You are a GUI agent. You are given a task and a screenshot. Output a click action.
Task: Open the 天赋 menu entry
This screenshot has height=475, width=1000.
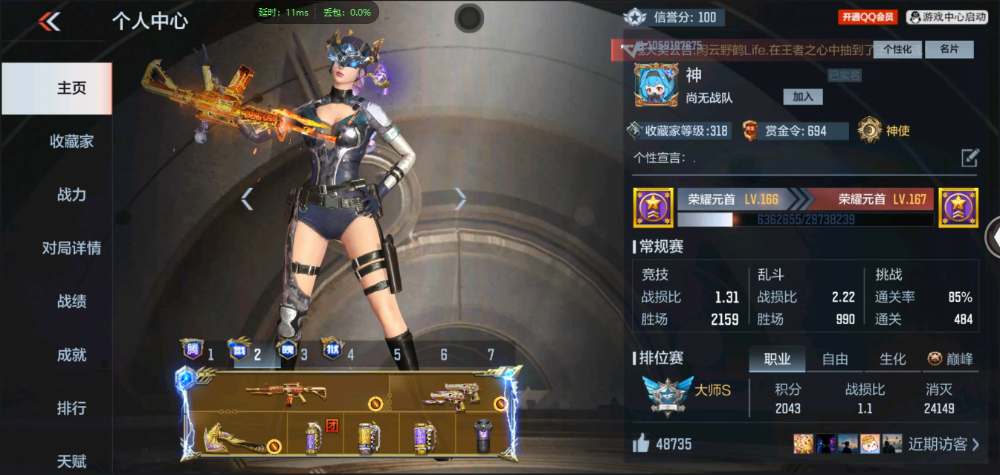71,461
